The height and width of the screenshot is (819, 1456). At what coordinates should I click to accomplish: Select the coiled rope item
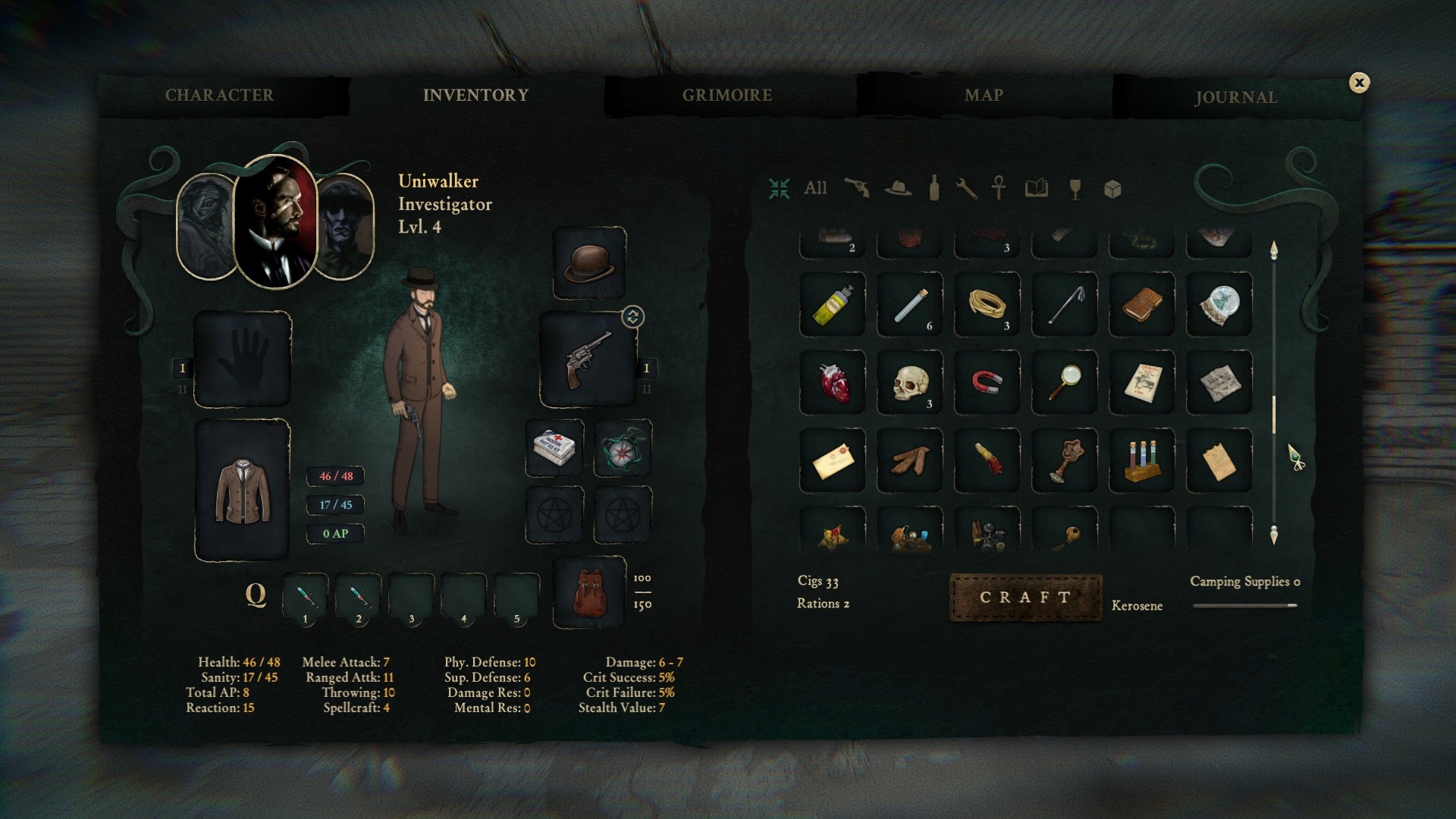(x=987, y=304)
